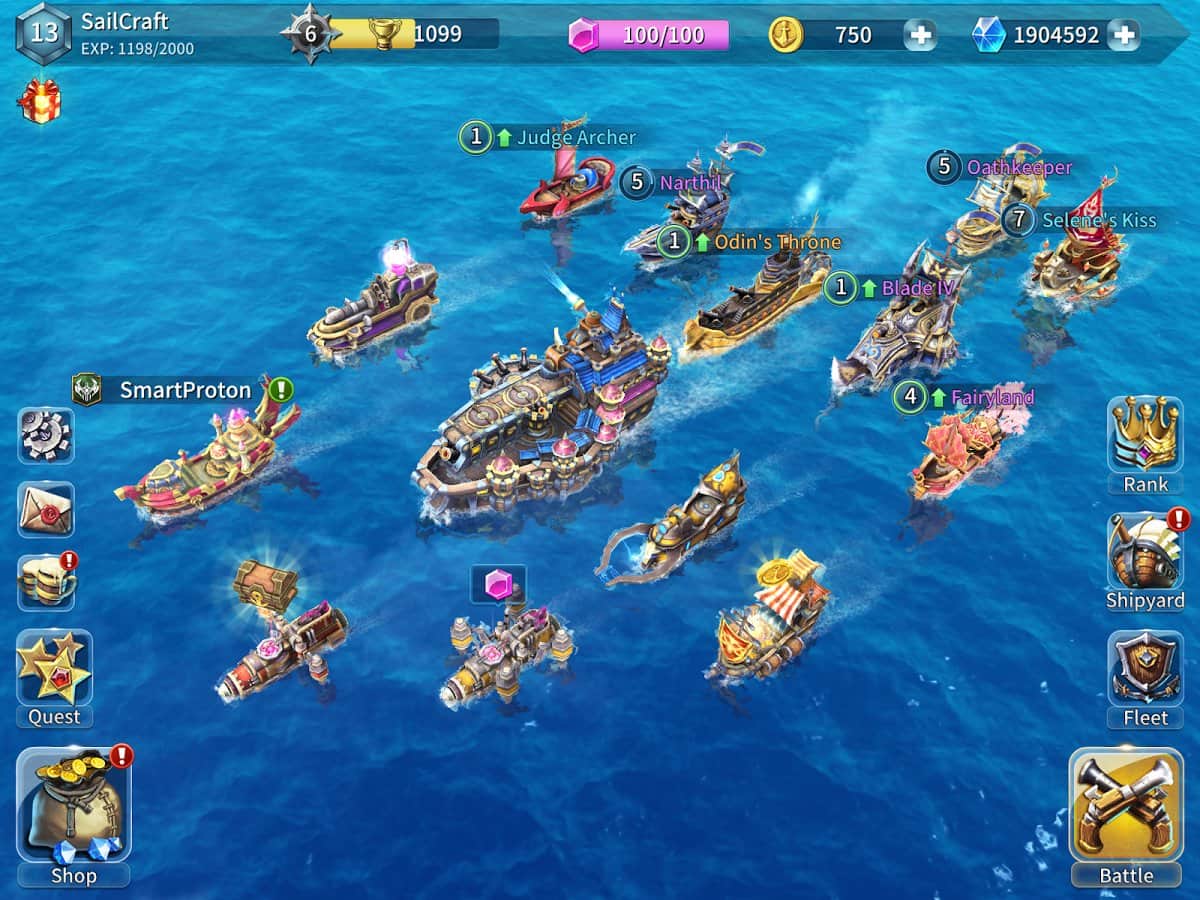The height and width of the screenshot is (900, 1200).
Task: Add more blue diamonds with plus button
Action: pos(1123,35)
